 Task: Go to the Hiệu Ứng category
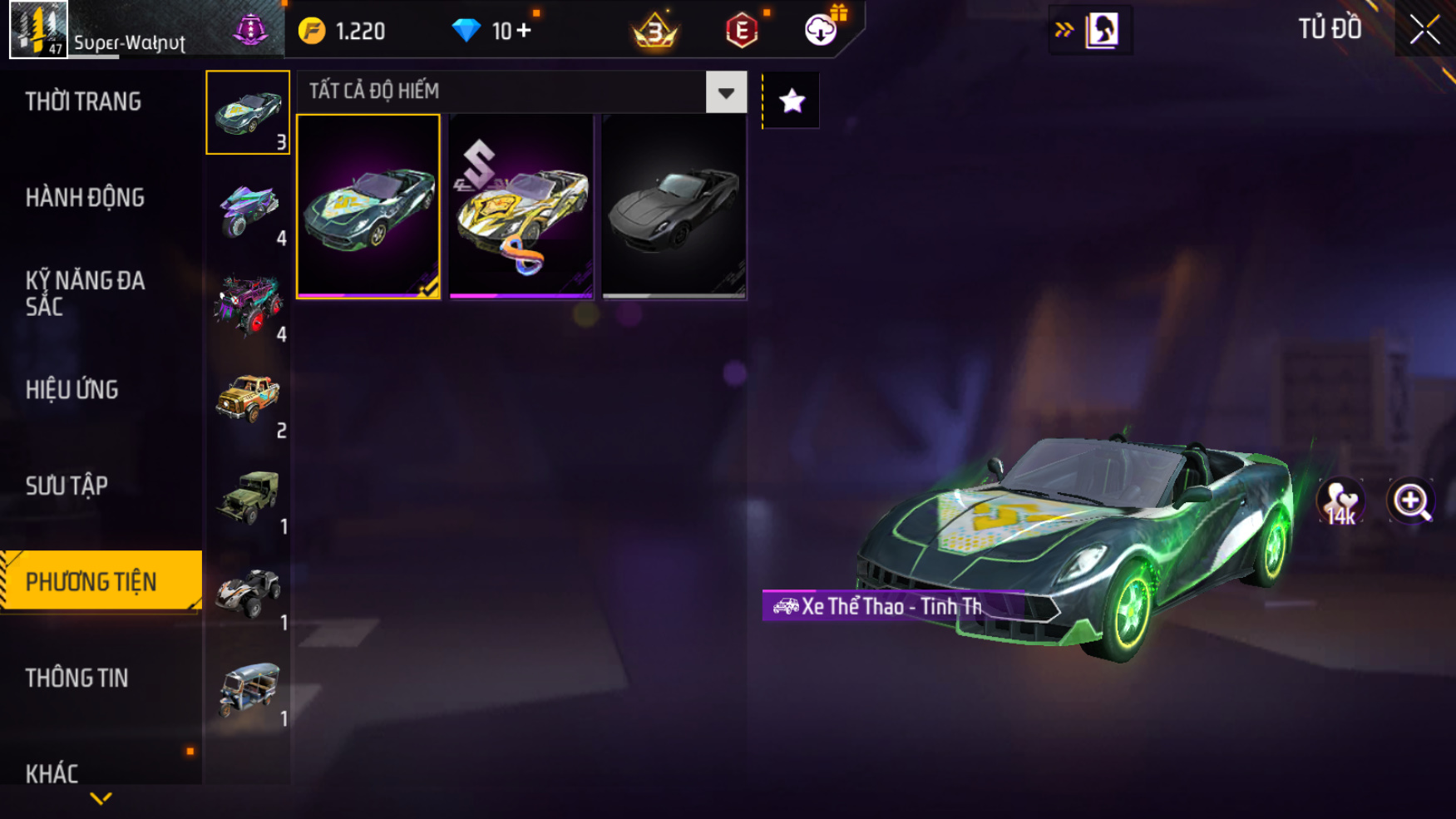pyautogui.click(x=72, y=389)
